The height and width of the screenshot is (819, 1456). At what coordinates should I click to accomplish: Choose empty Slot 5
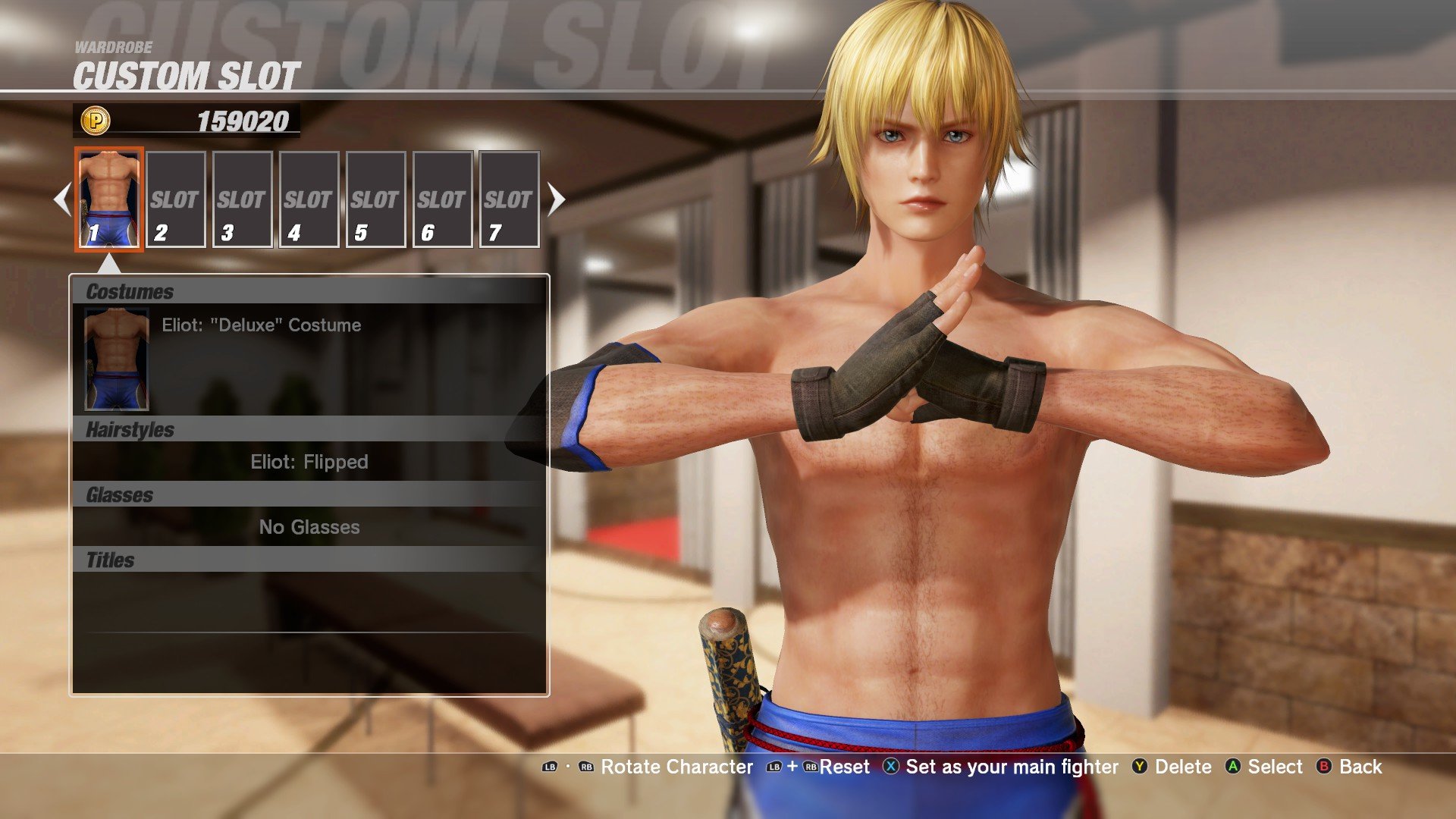point(375,199)
